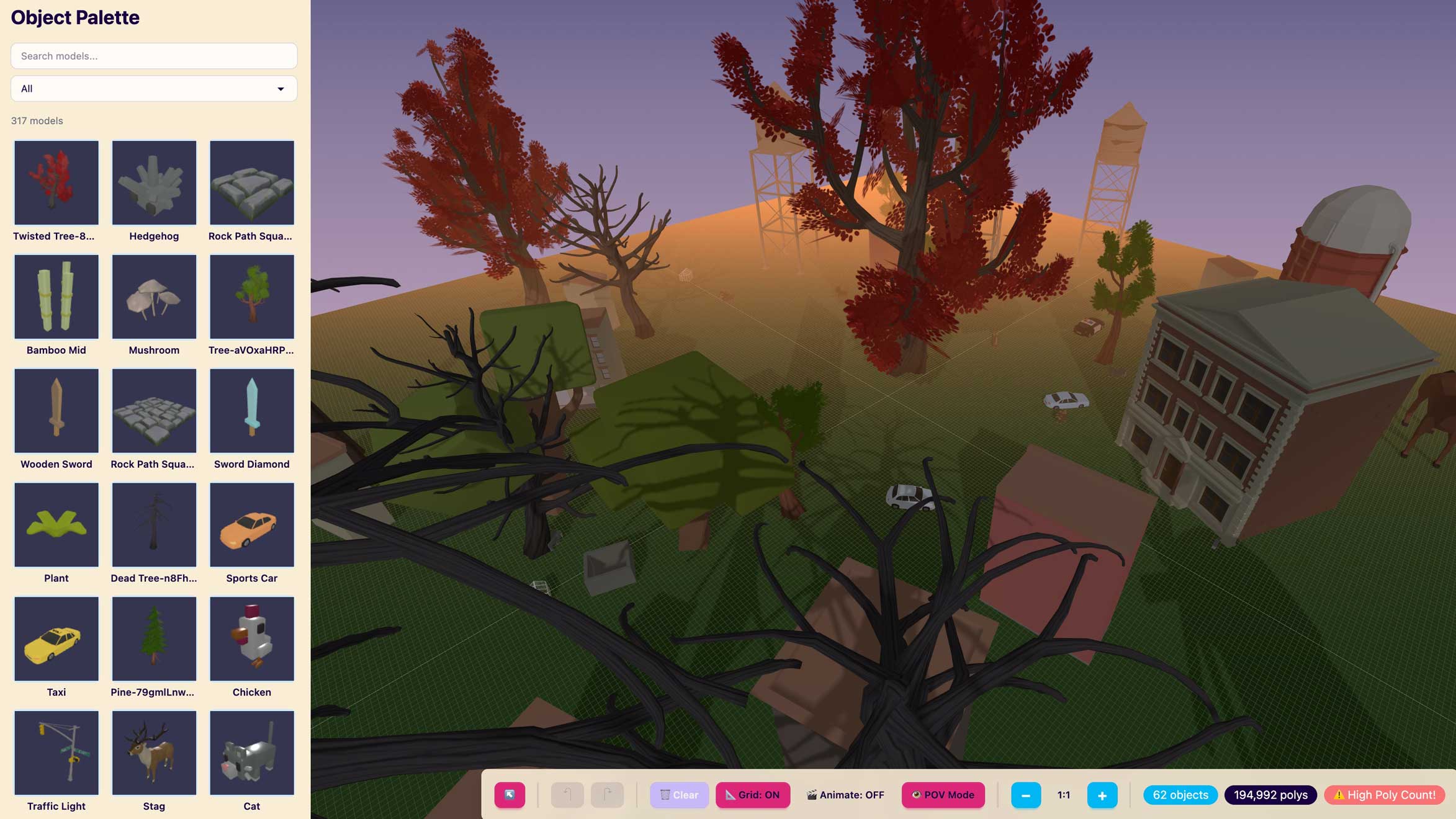Click the High Poly Count warning badge
1456x819 pixels.
(1384, 795)
